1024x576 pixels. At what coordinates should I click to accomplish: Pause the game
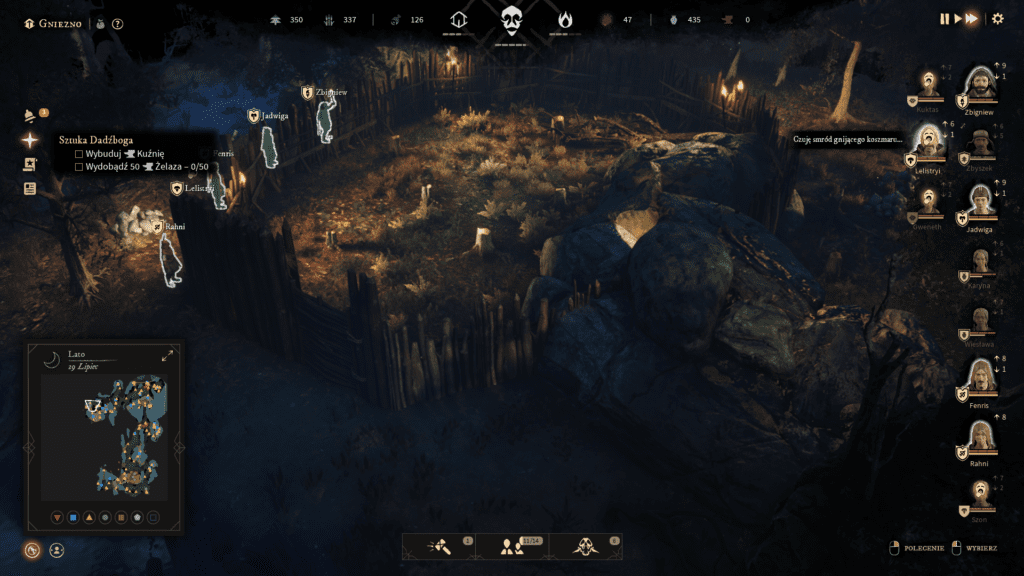pyautogui.click(x=944, y=19)
